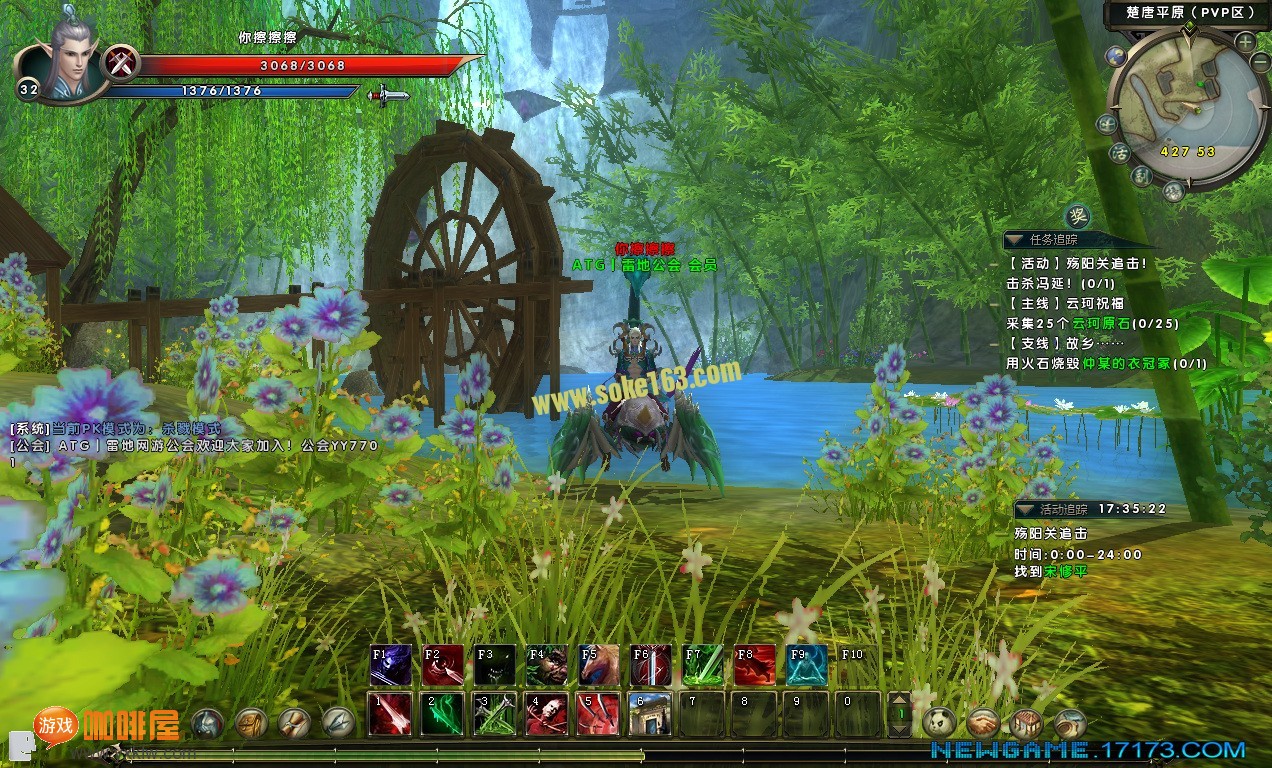Click the player character portrait
This screenshot has width=1272, height=768.
(62, 62)
